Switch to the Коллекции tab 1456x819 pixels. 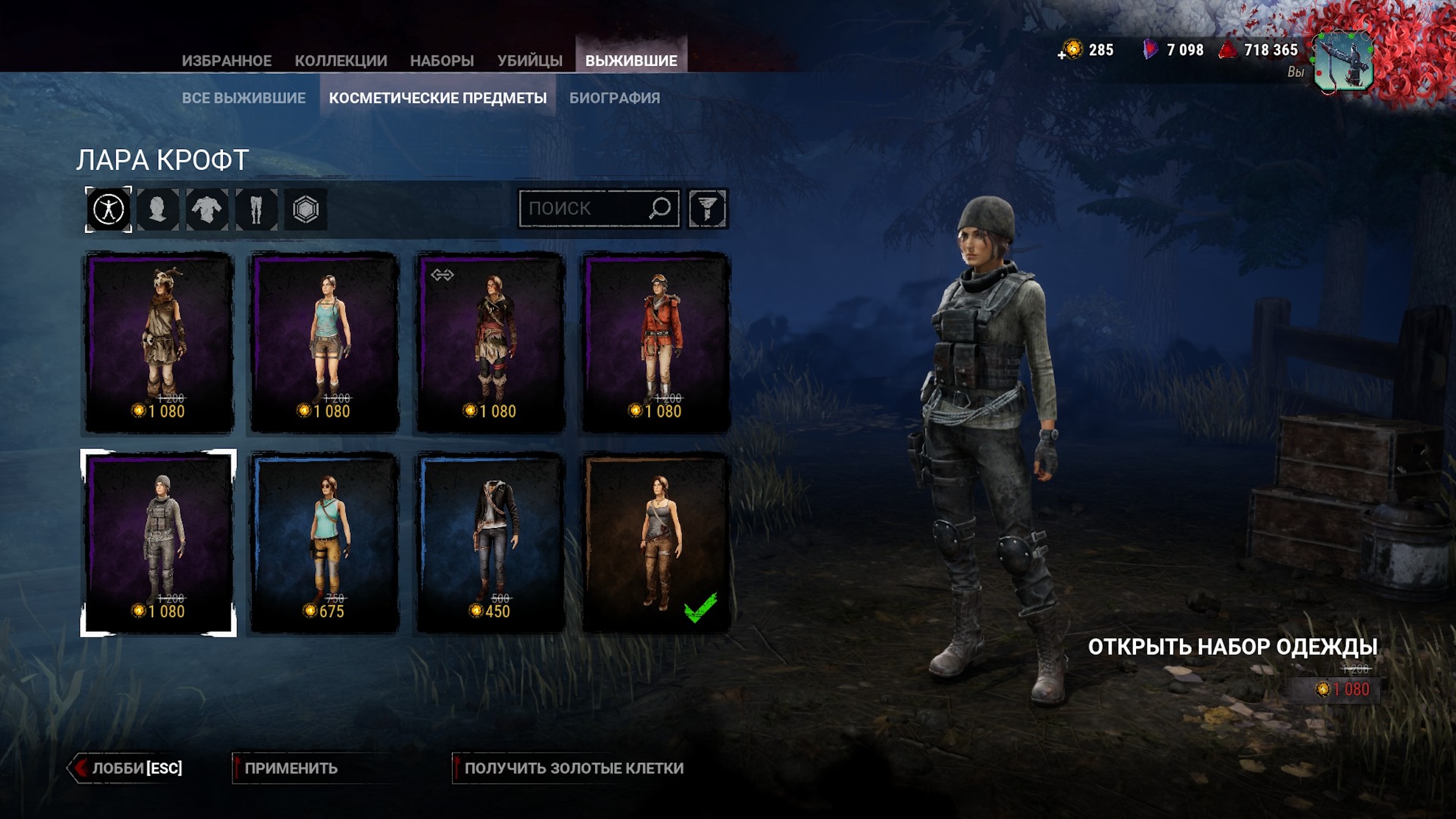coord(341,60)
